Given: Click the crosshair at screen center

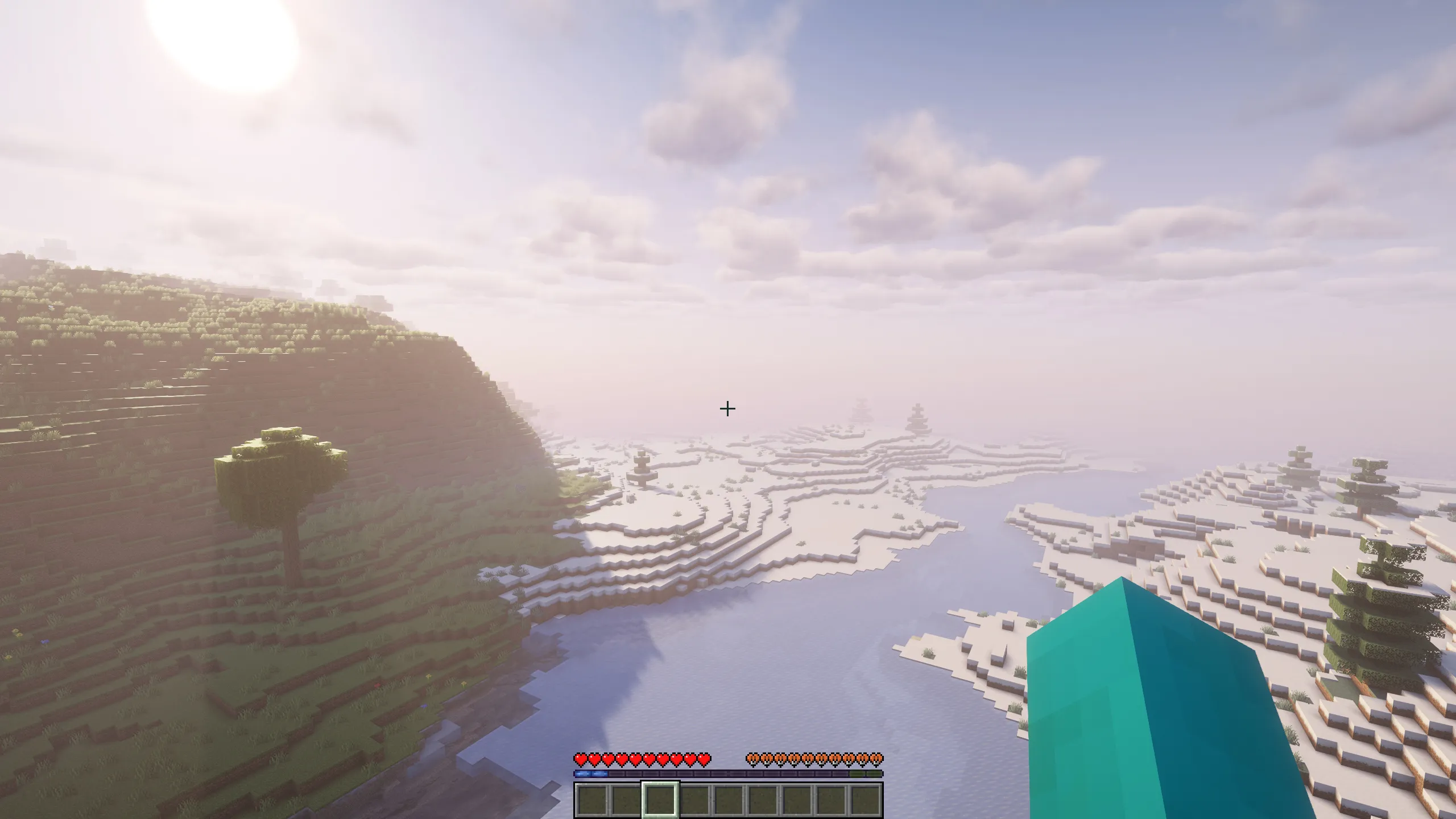Looking at the screenshot, I should (x=728, y=409).
